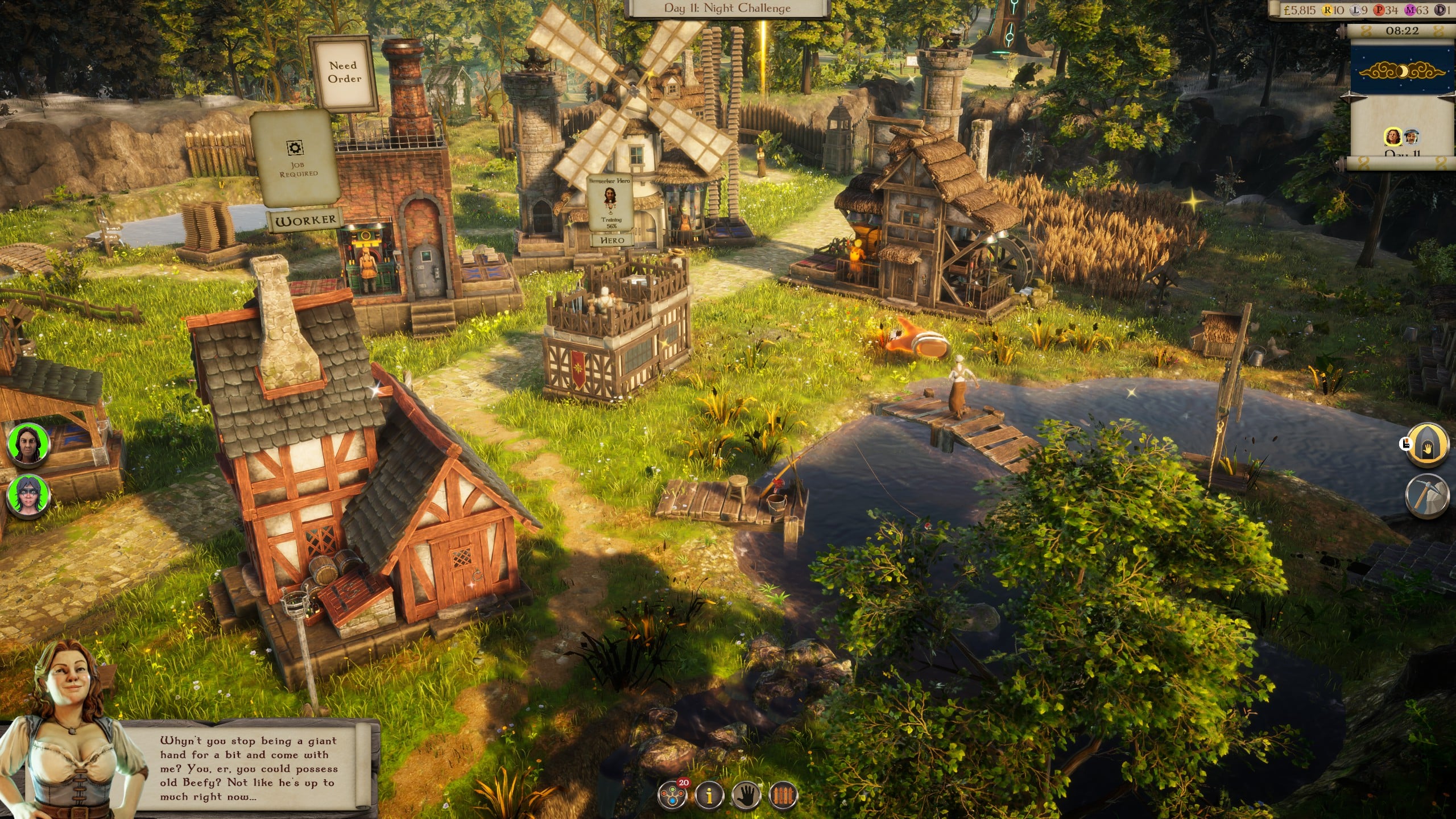
Task: Select the yellow-ringed woman portrait on the scroll
Action: 1393,137
